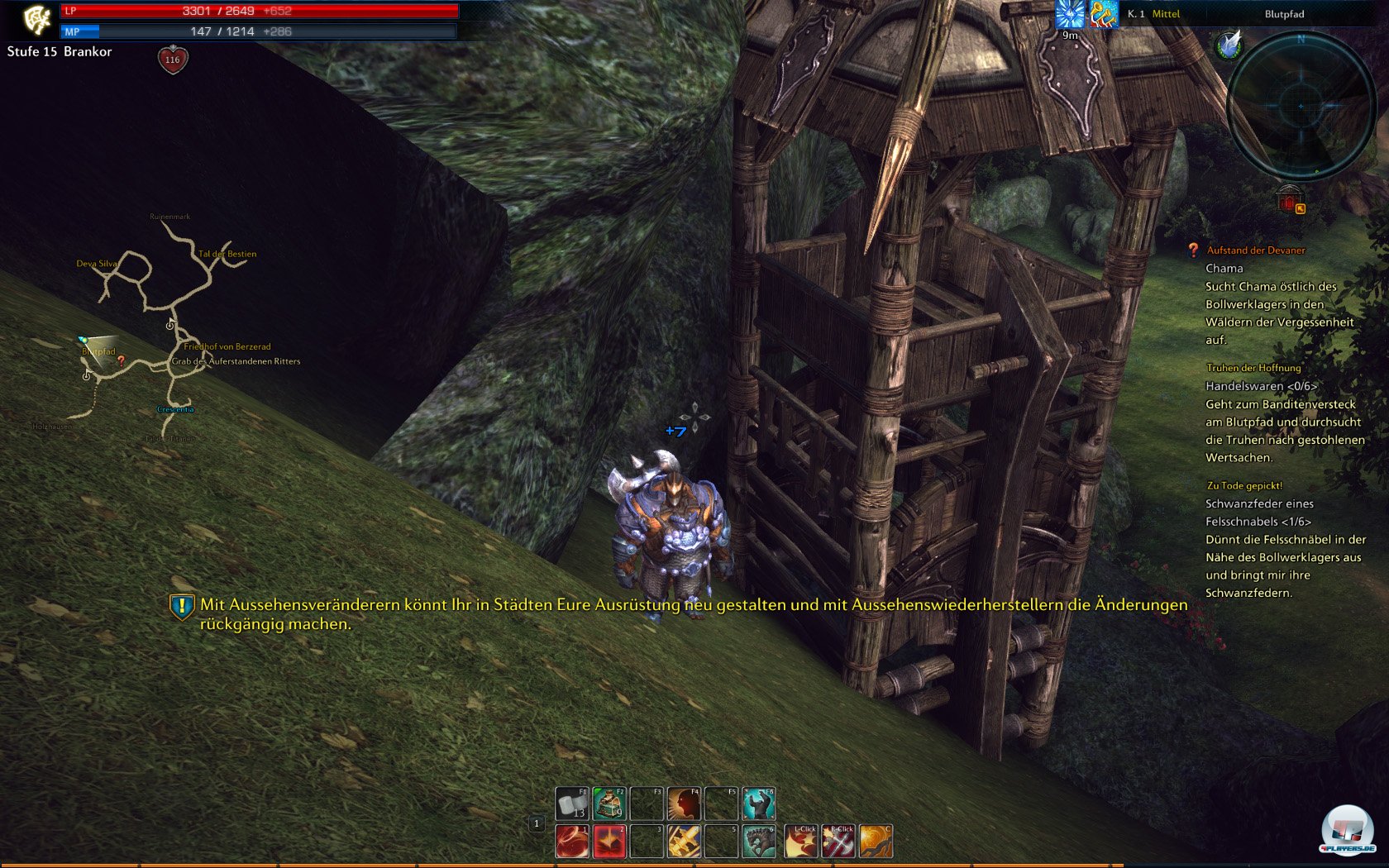Image resolution: width=1389 pixels, height=868 pixels.
Task: Click the fanfare event buff icon
Action: (1104, 14)
